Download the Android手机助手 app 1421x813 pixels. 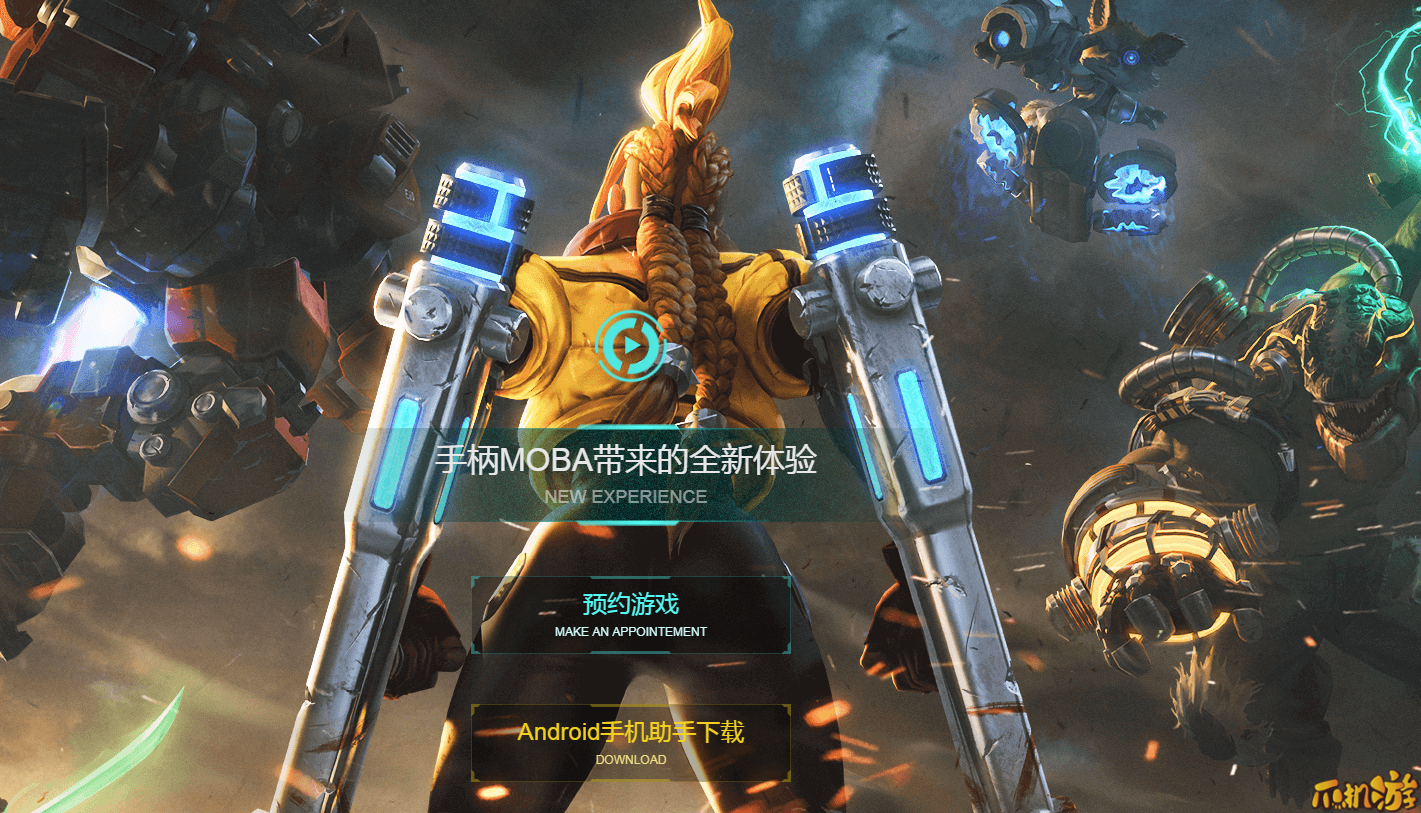pos(631,742)
